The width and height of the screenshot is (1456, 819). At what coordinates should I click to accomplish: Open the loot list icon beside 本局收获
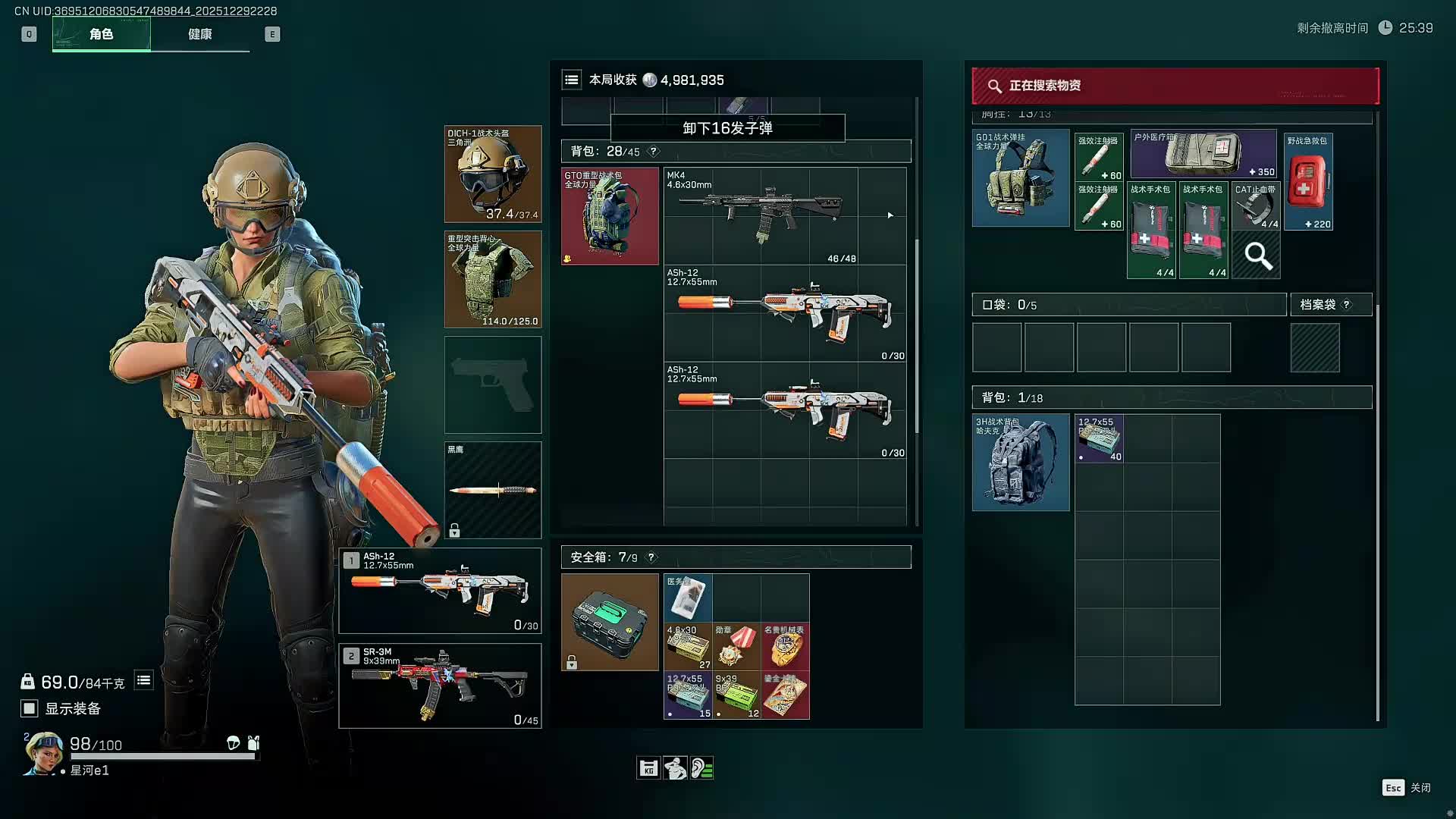tap(572, 80)
